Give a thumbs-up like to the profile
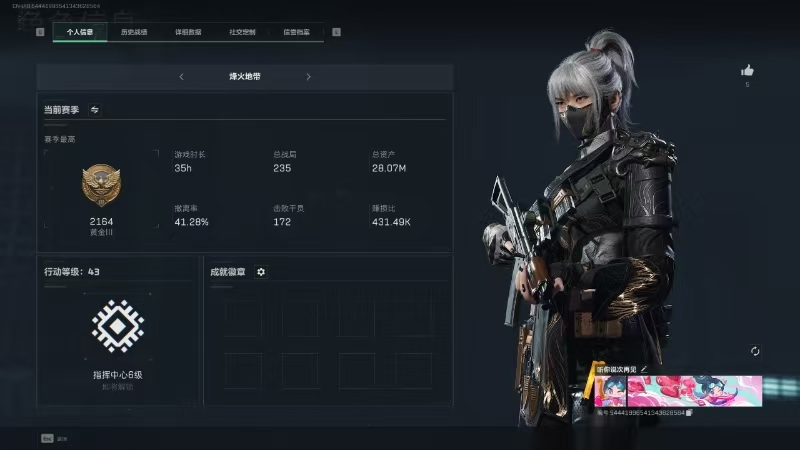800x450 pixels. 747,71
